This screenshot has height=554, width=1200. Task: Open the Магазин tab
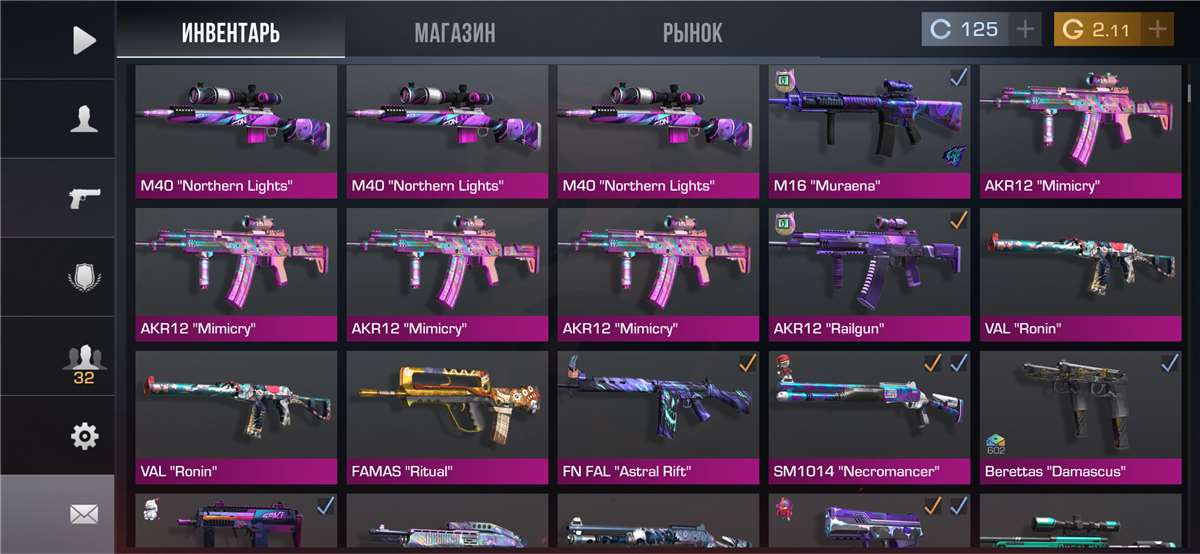point(454,32)
